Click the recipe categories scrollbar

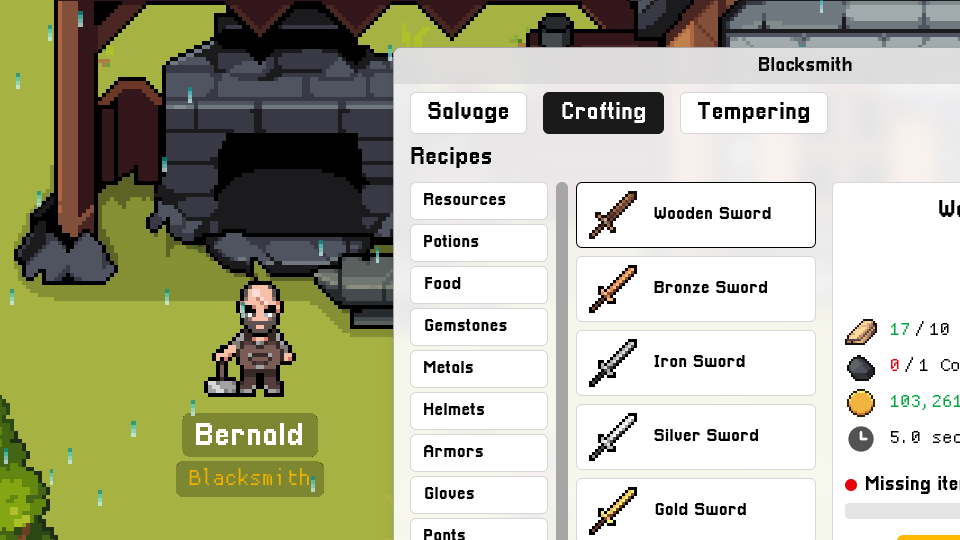point(562,360)
